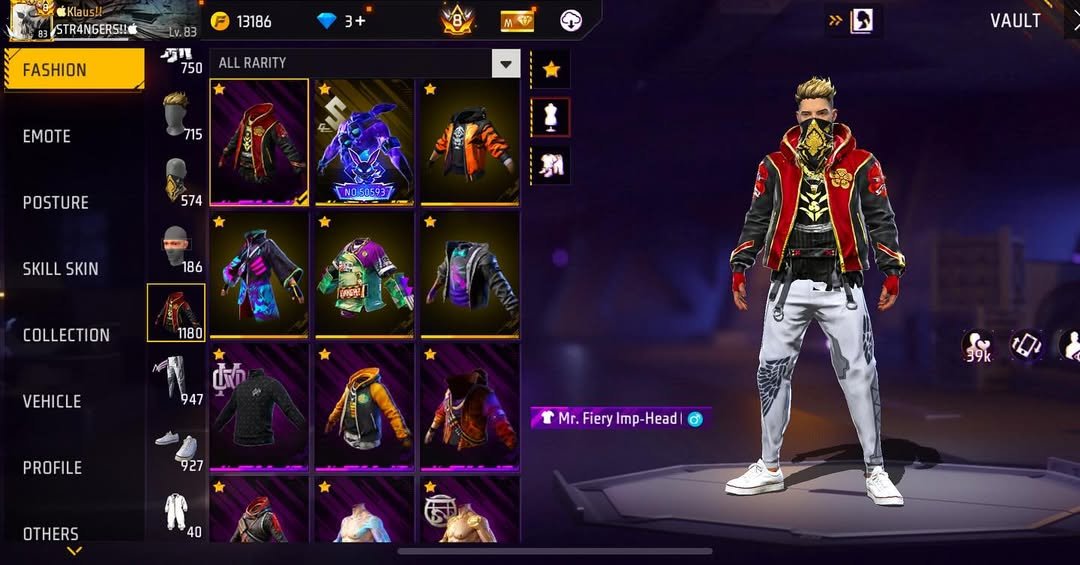Select the green and purple graffiti jacket
This screenshot has width=1080, height=565.
coord(364,273)
